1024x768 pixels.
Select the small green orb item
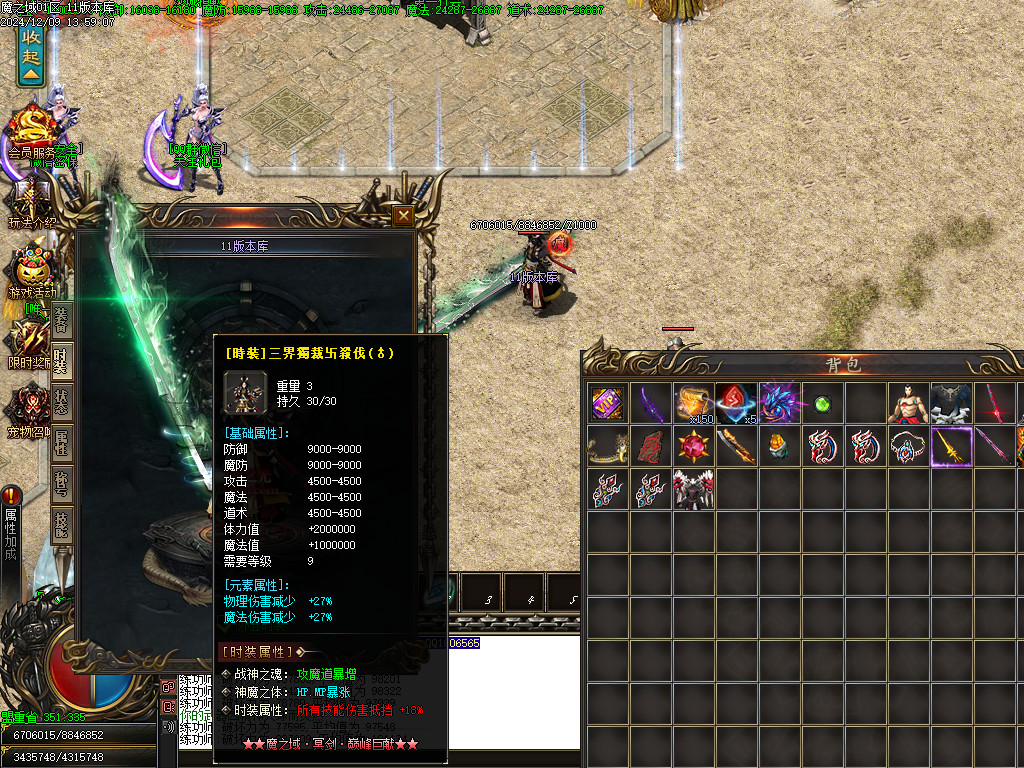tap(822, 404)
